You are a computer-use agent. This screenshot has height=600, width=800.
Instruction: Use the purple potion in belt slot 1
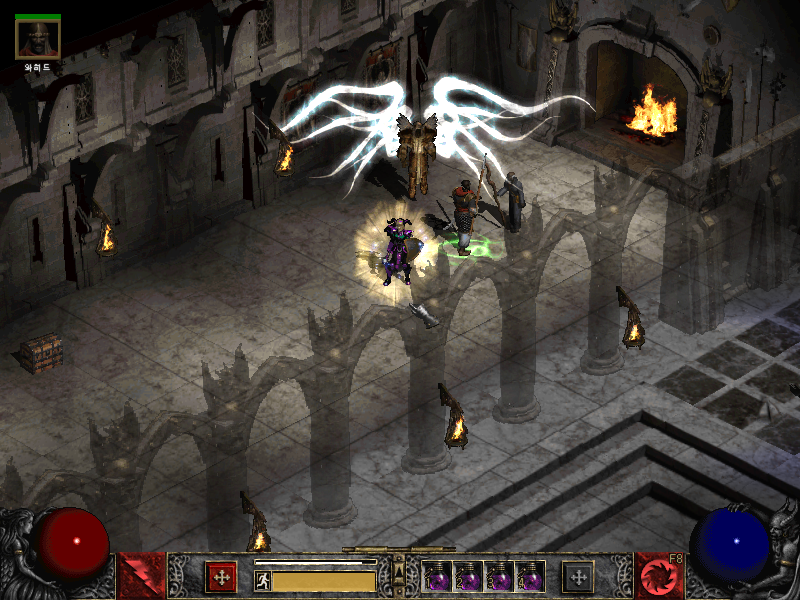438,577
